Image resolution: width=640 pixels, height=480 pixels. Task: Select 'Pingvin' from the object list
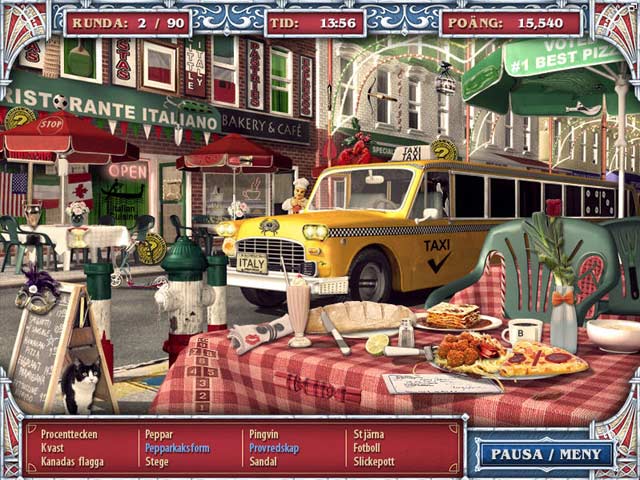tap(264, 434)
